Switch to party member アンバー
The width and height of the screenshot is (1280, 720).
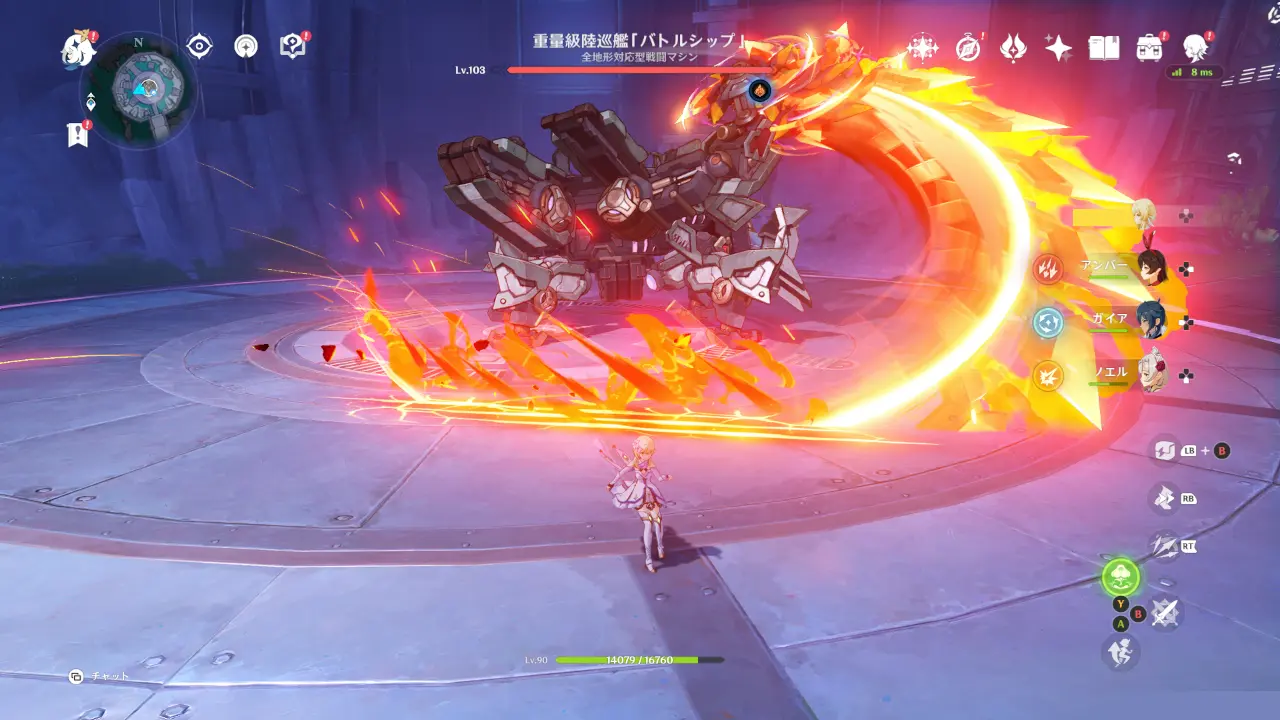click(x=1153, y=268)
